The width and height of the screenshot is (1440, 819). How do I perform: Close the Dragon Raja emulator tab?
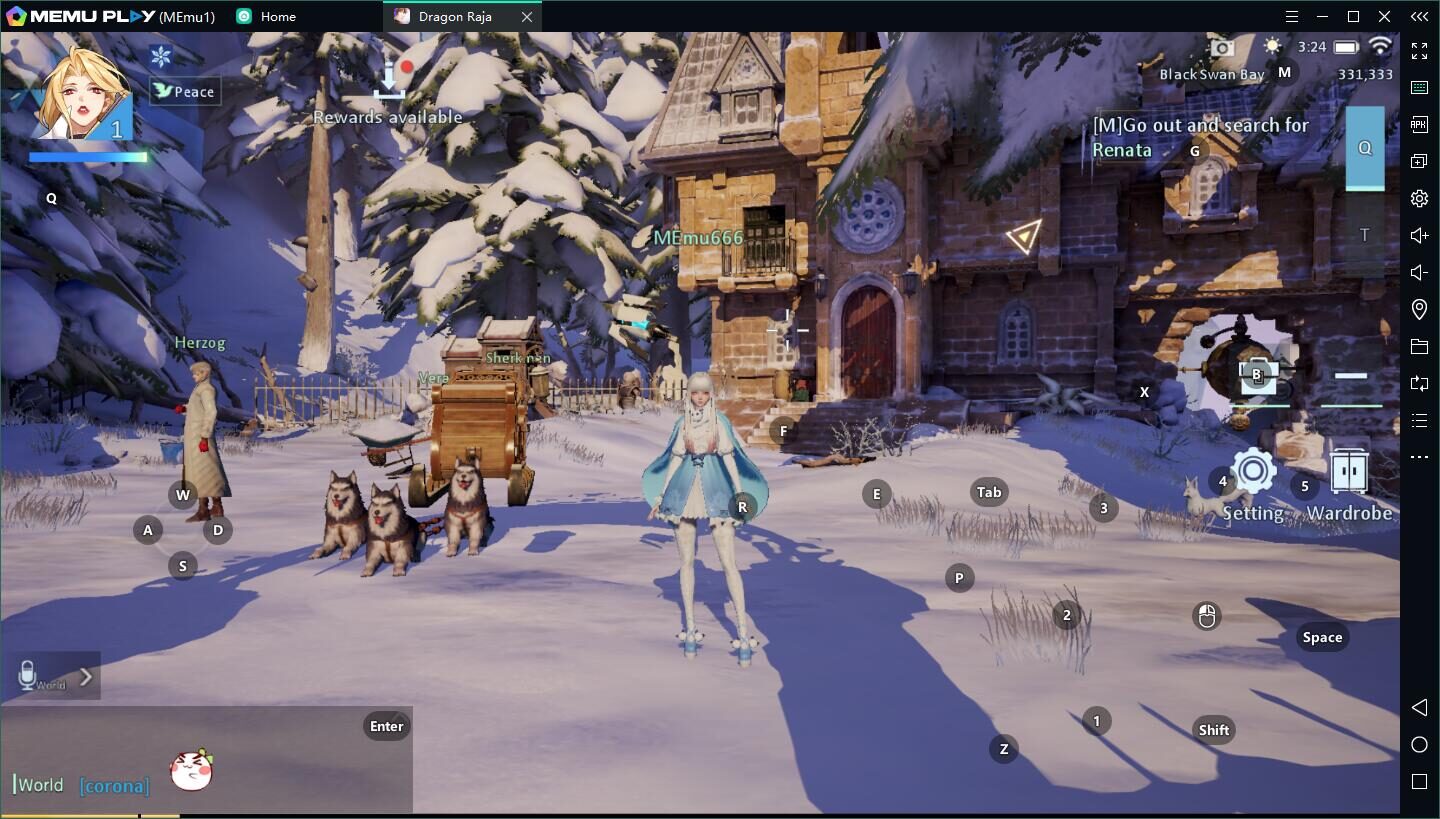pos(527,17)
